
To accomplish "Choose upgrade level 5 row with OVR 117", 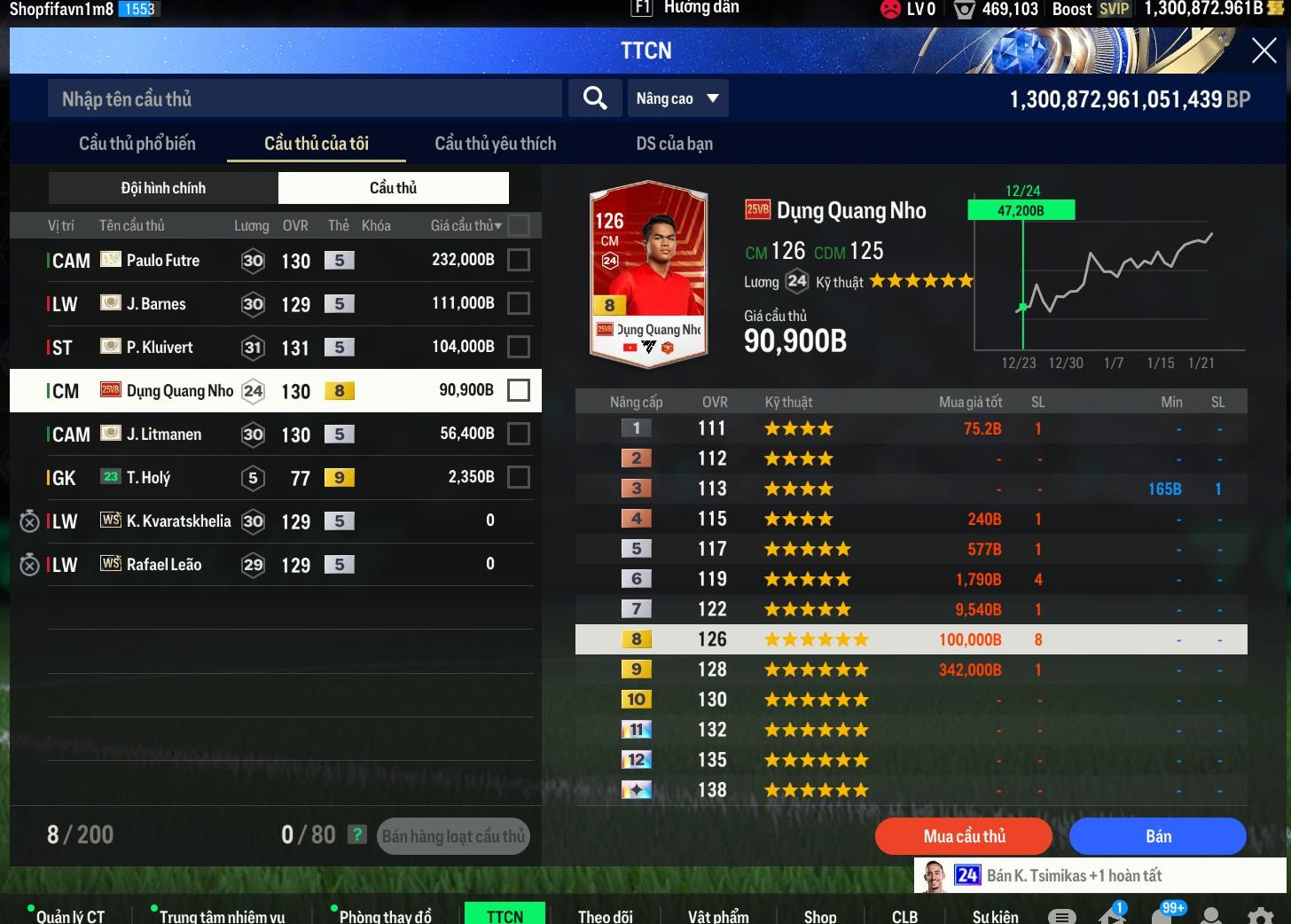I will [x=911, y=549].
